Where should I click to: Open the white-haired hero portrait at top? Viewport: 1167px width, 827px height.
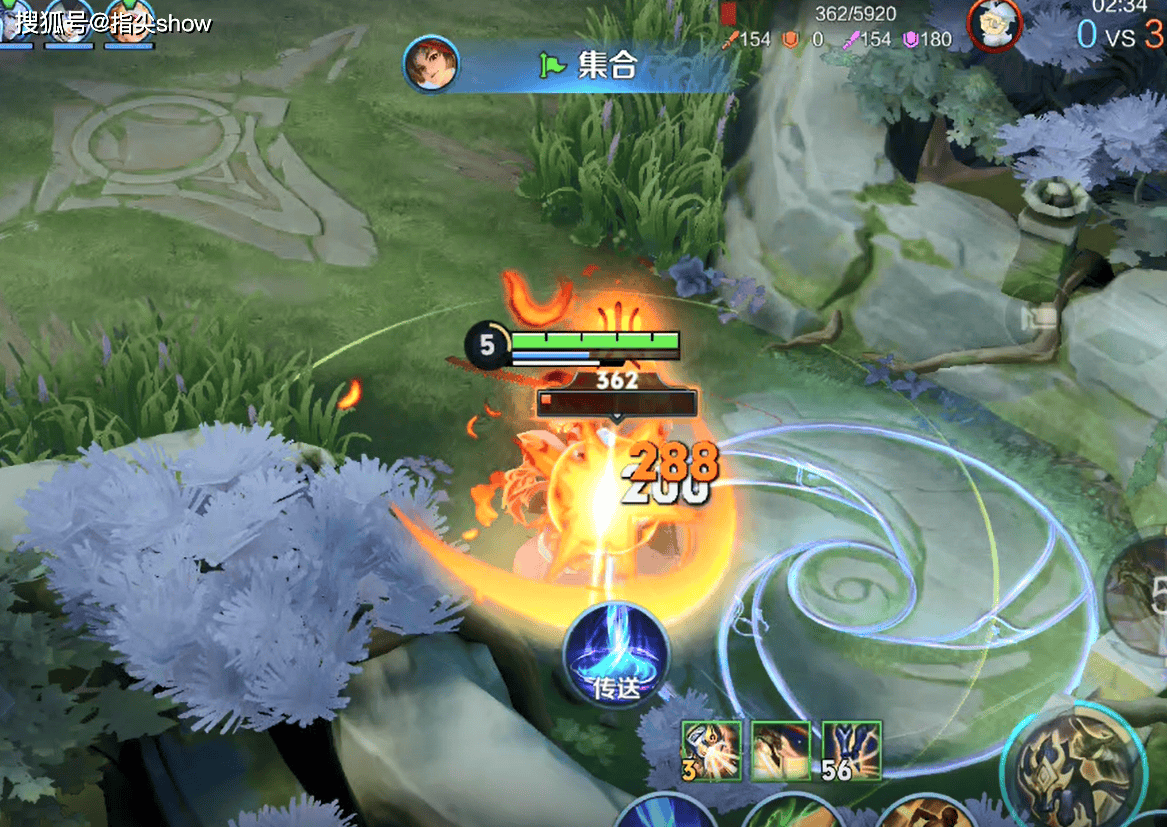(995, 24)
